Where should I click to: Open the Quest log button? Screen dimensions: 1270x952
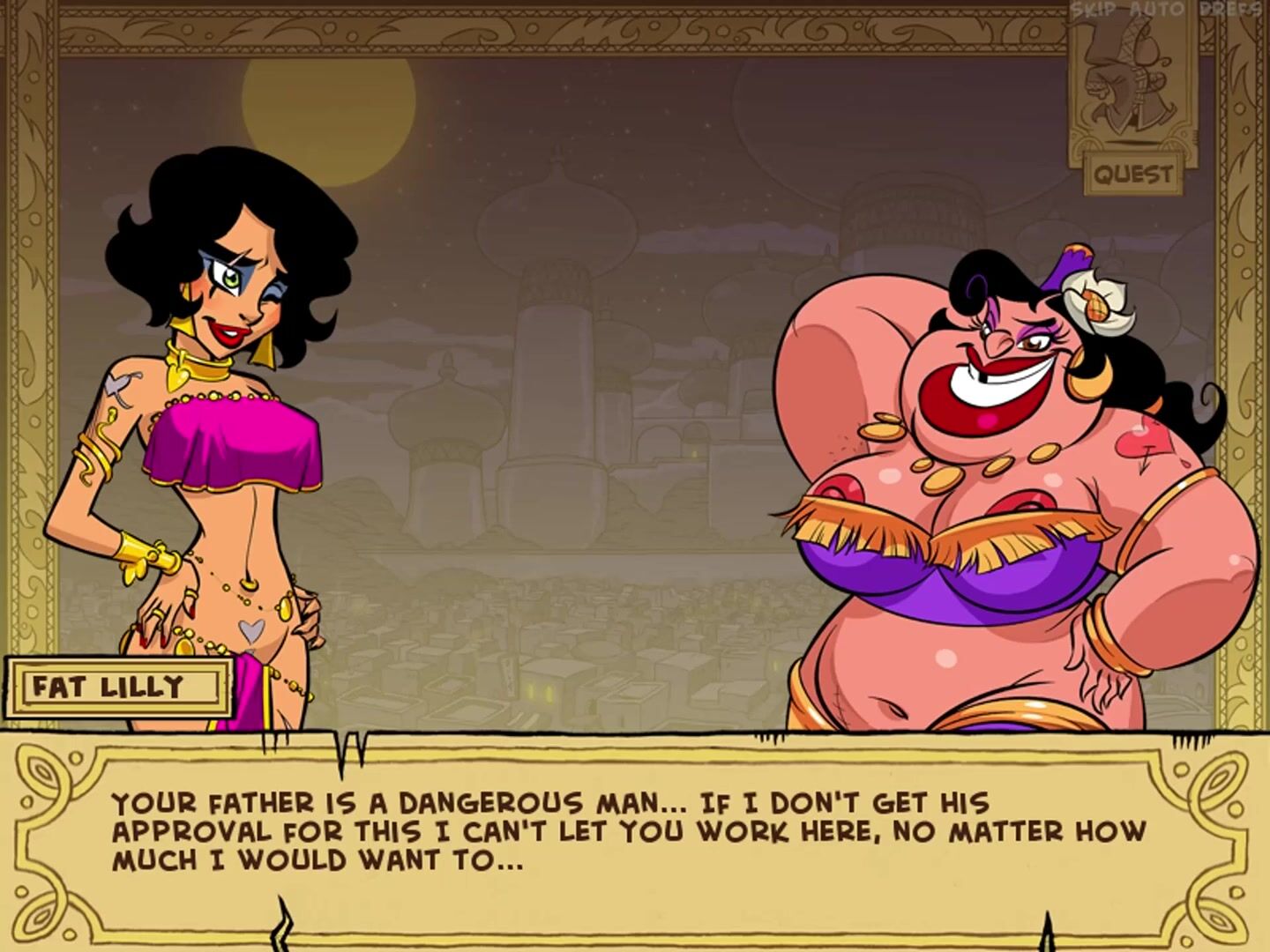[1133, 174]
